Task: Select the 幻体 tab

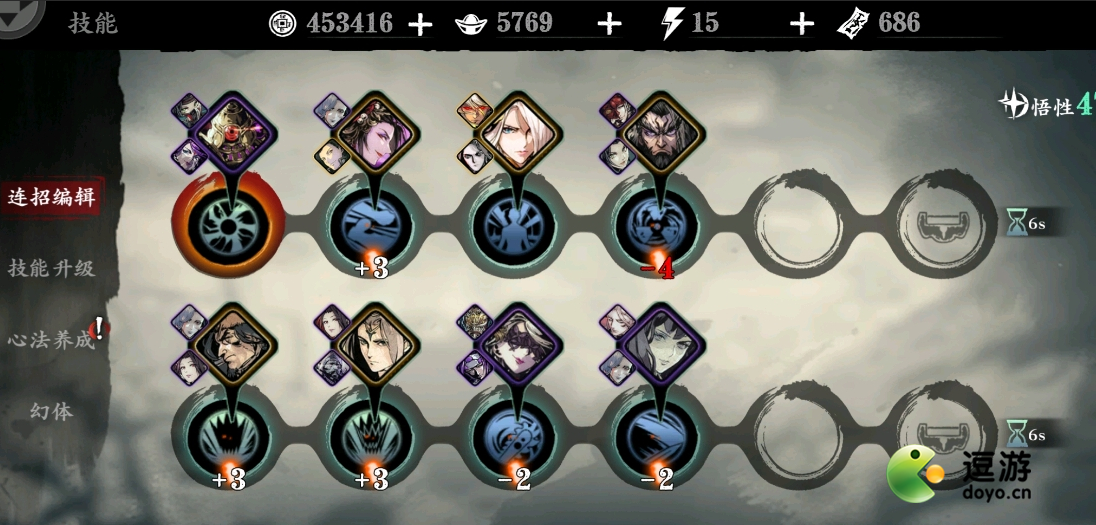Action: click(51, 411)
